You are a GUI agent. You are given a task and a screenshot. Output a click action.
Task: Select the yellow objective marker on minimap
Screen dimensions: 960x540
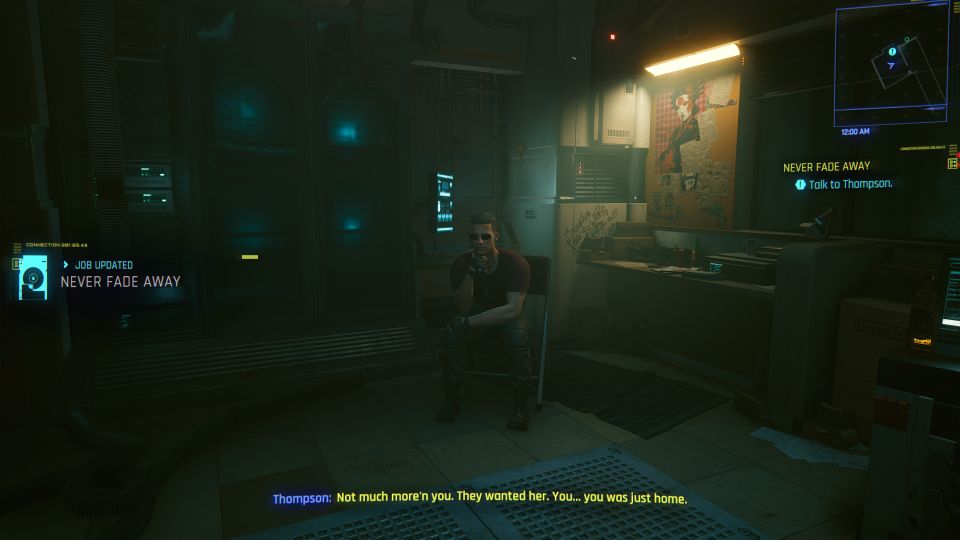click(892, 51)
